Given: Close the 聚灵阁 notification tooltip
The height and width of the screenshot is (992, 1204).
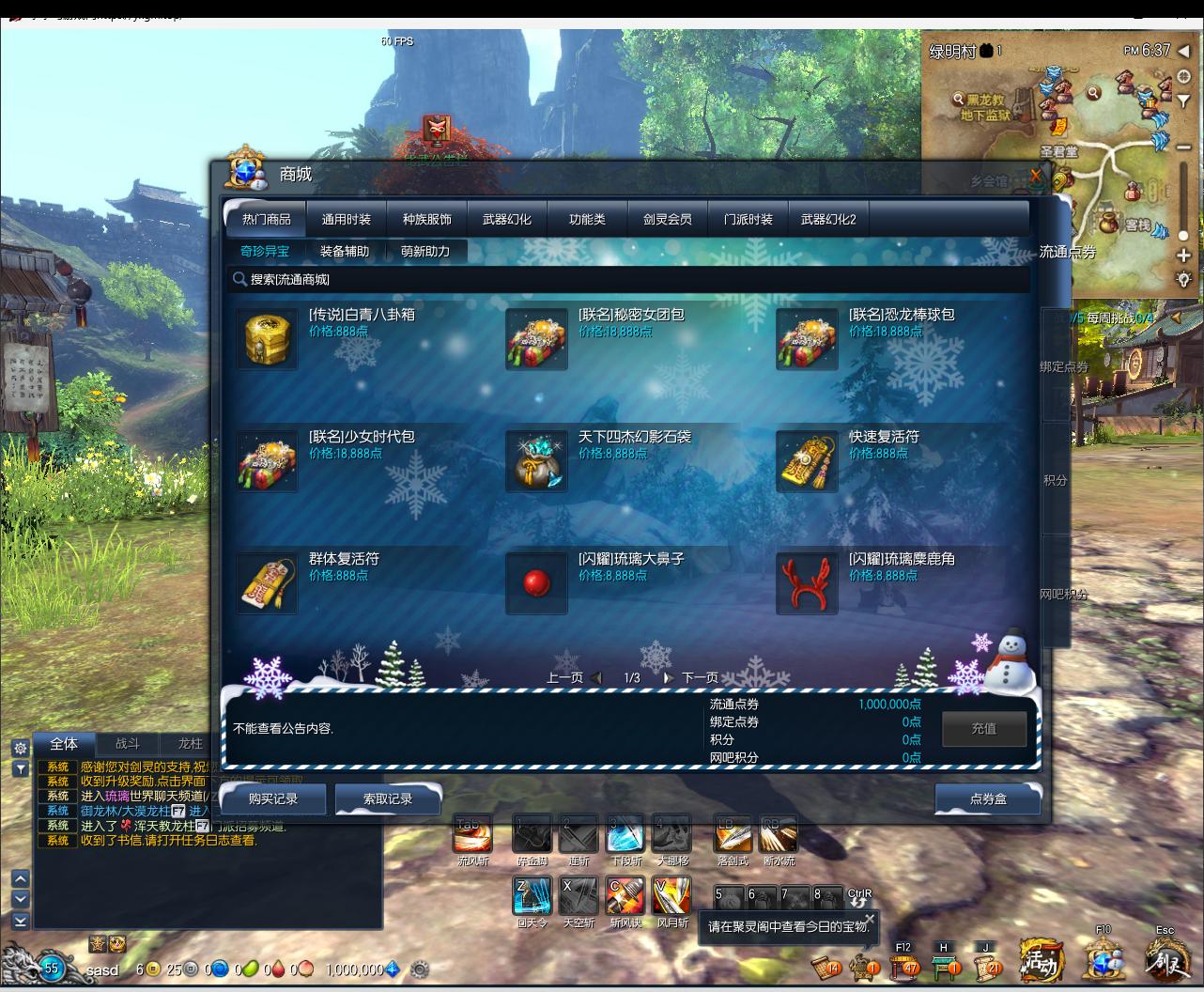Looking at the screenshot, I should (x=870, y=919).
